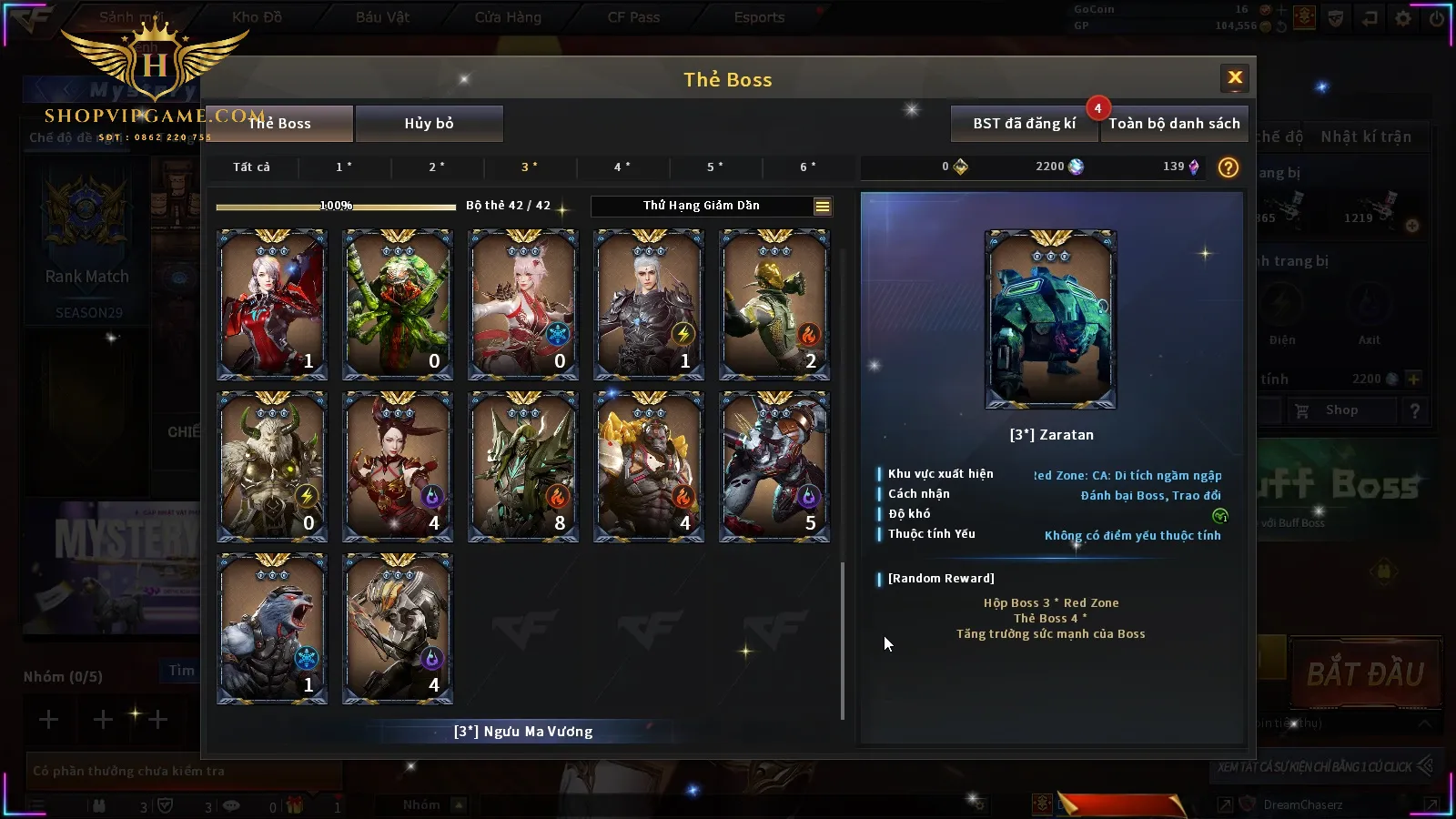The width and height of the screenshot is (1456, 819).
Task: Select the red-armored woman boss card
Action: tap(272, 304)
